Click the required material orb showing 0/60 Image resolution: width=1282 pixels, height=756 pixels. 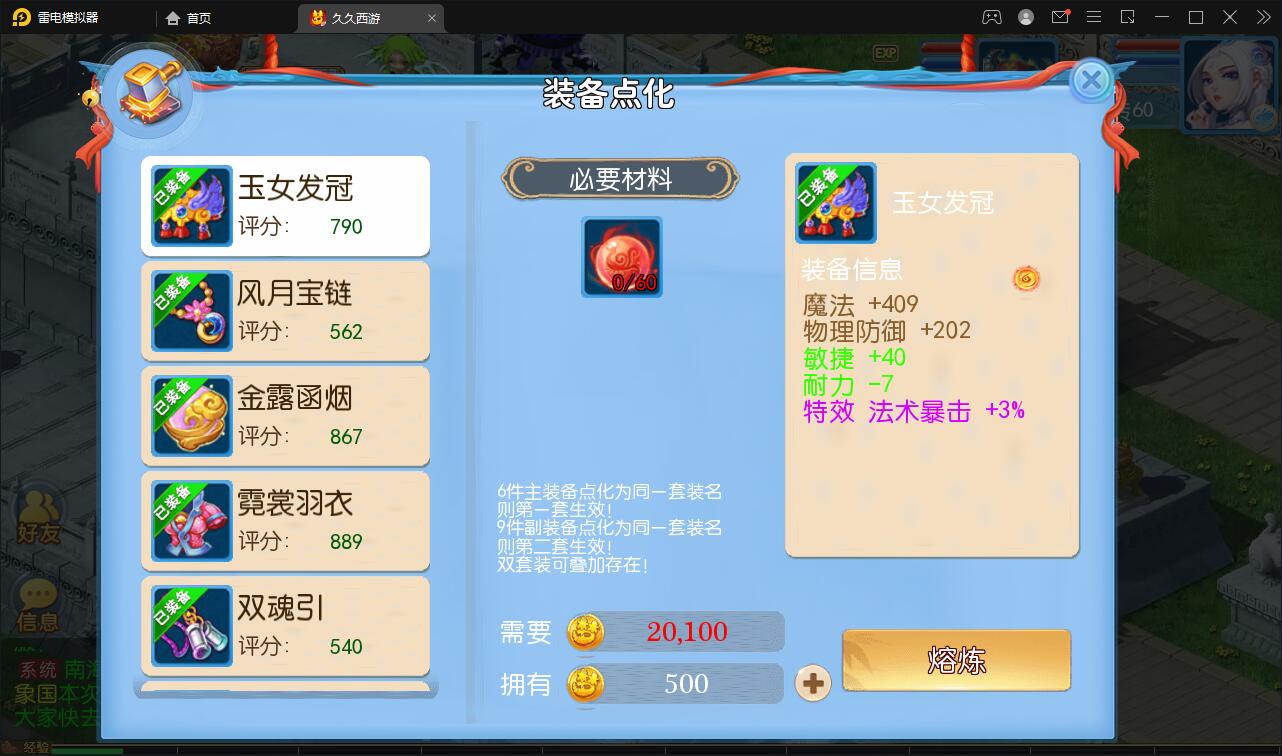coord(621,257)
